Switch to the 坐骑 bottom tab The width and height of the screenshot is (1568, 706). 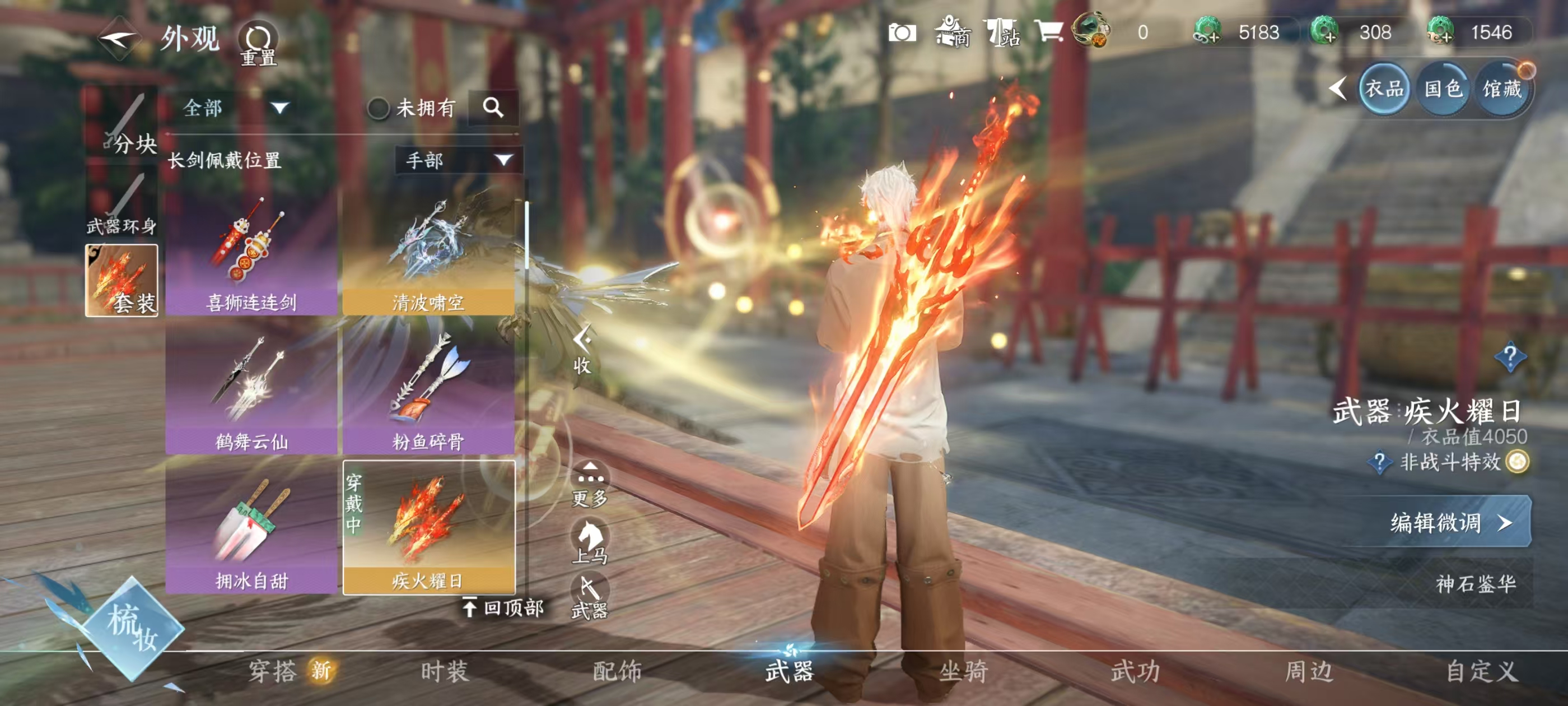click(x=963, y=671)
